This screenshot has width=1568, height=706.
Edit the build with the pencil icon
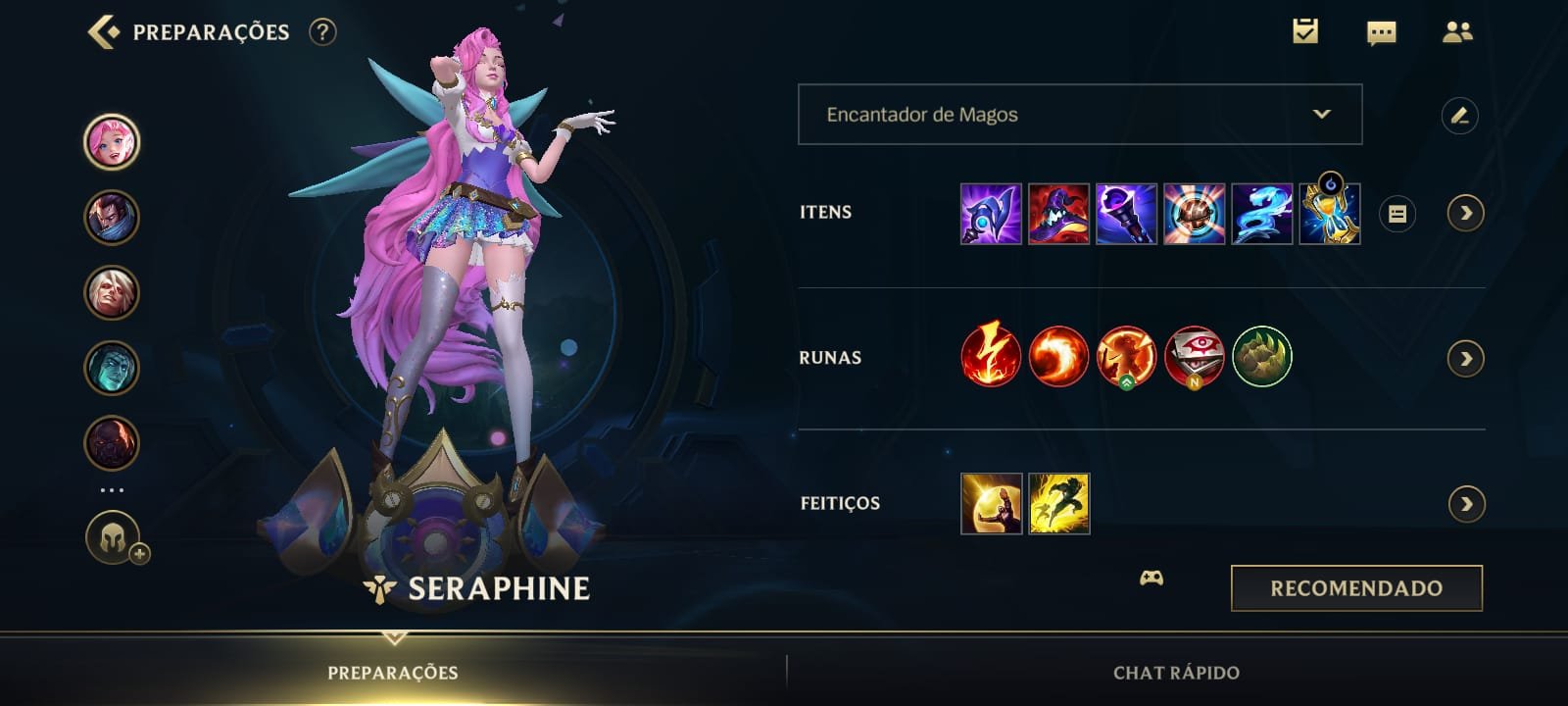(x=1460, y=115)
